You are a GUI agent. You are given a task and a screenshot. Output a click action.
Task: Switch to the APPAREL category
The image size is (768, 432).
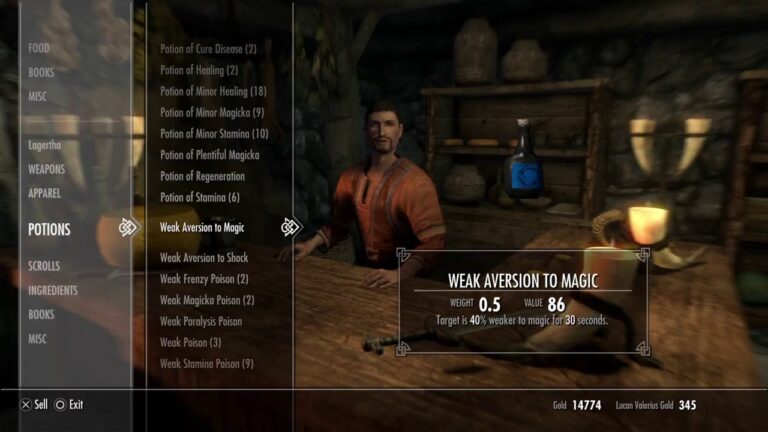(45, 193)
